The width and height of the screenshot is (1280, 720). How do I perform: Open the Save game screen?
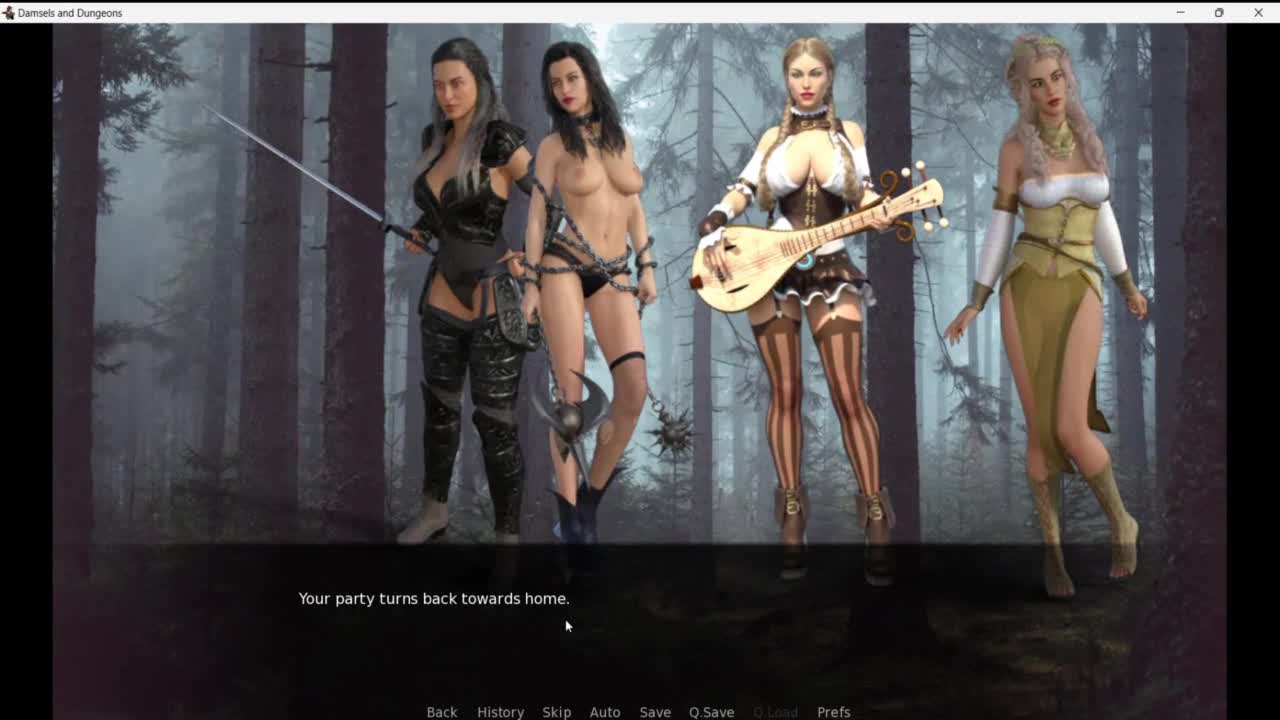click(655, 712)
